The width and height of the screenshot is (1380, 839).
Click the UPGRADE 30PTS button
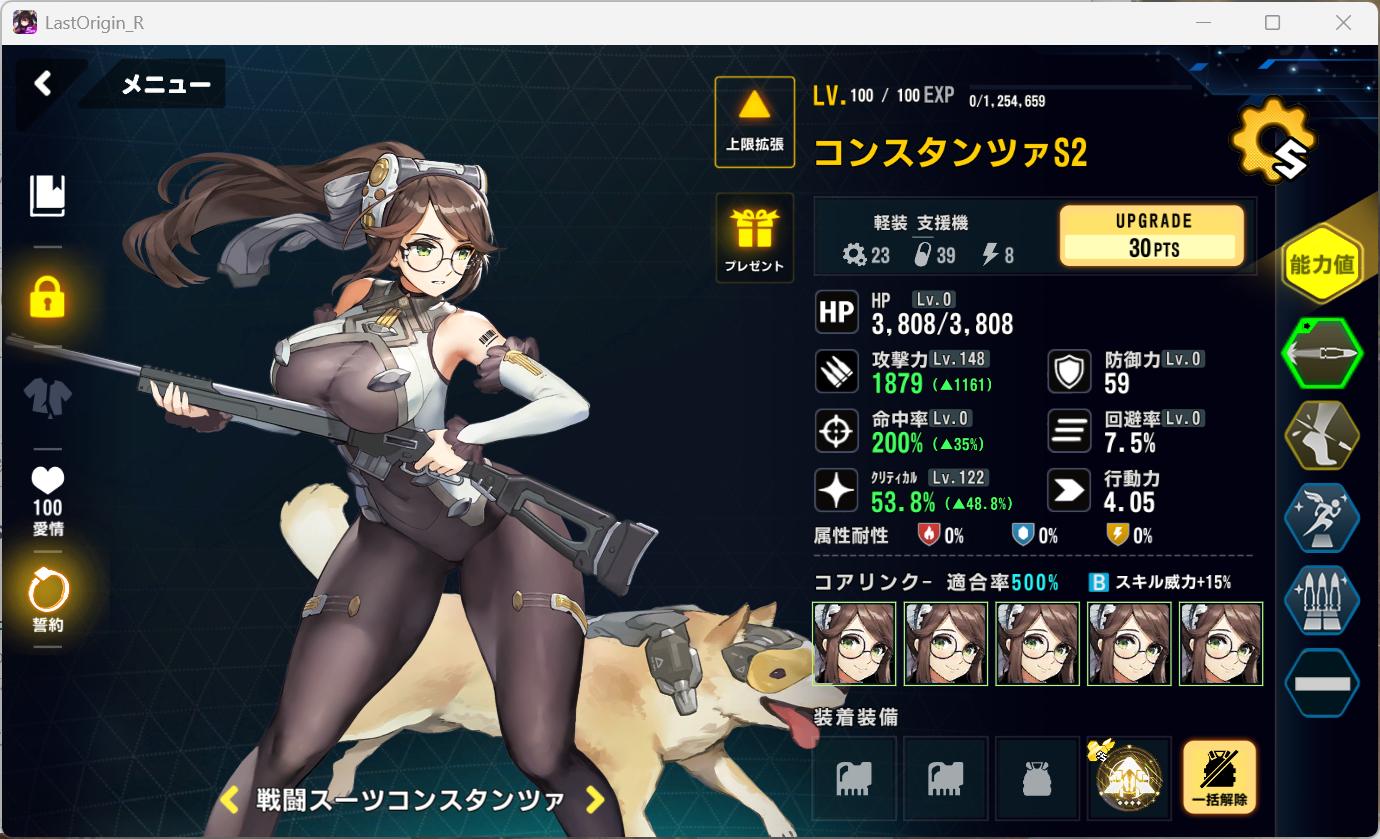click(1151, 235)
